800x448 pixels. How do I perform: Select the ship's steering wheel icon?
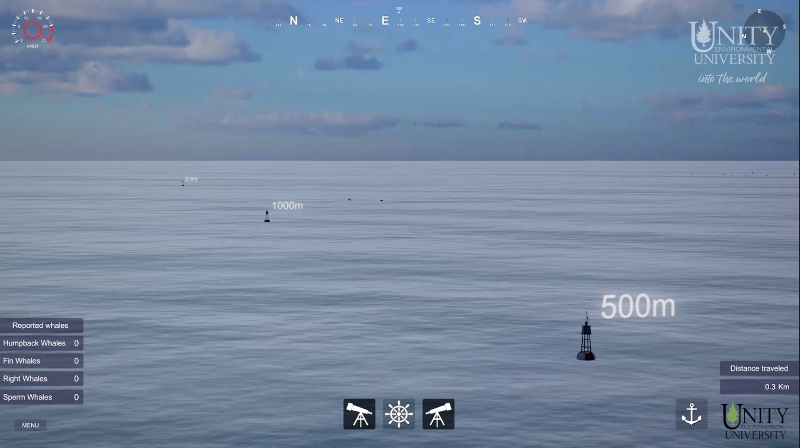pos(399,414)
